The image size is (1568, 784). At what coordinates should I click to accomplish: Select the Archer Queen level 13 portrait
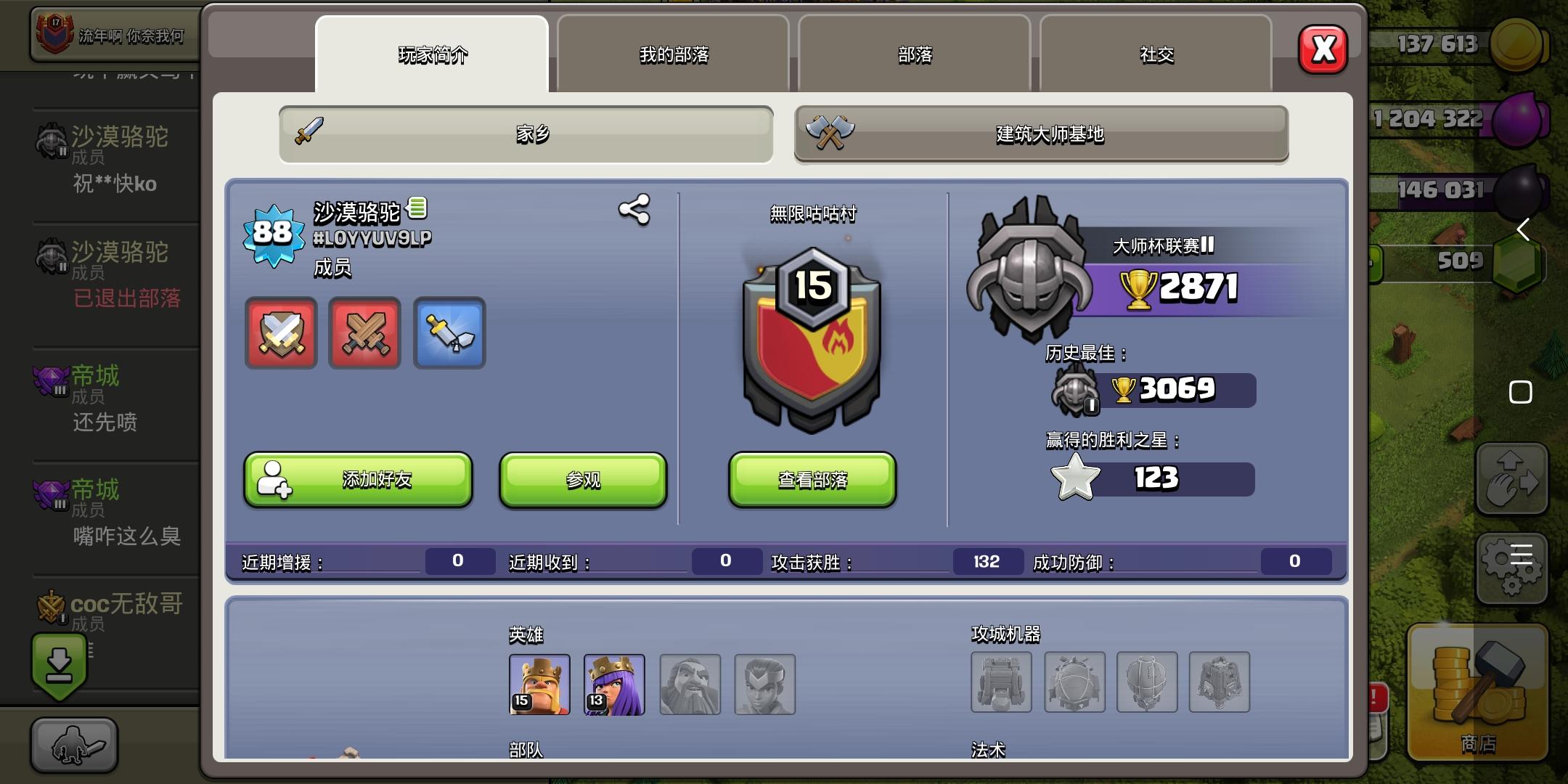point(614,683)
